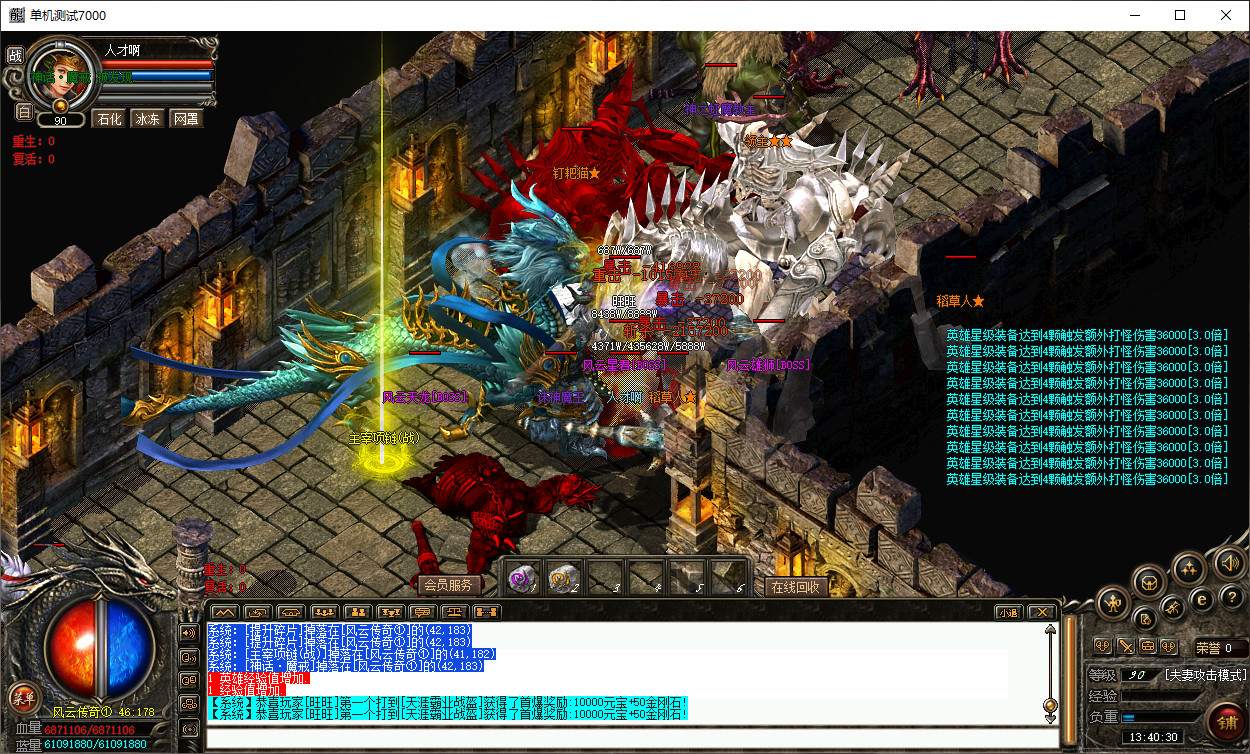Click the round 'e' icon

click(x=1204, y=598)
